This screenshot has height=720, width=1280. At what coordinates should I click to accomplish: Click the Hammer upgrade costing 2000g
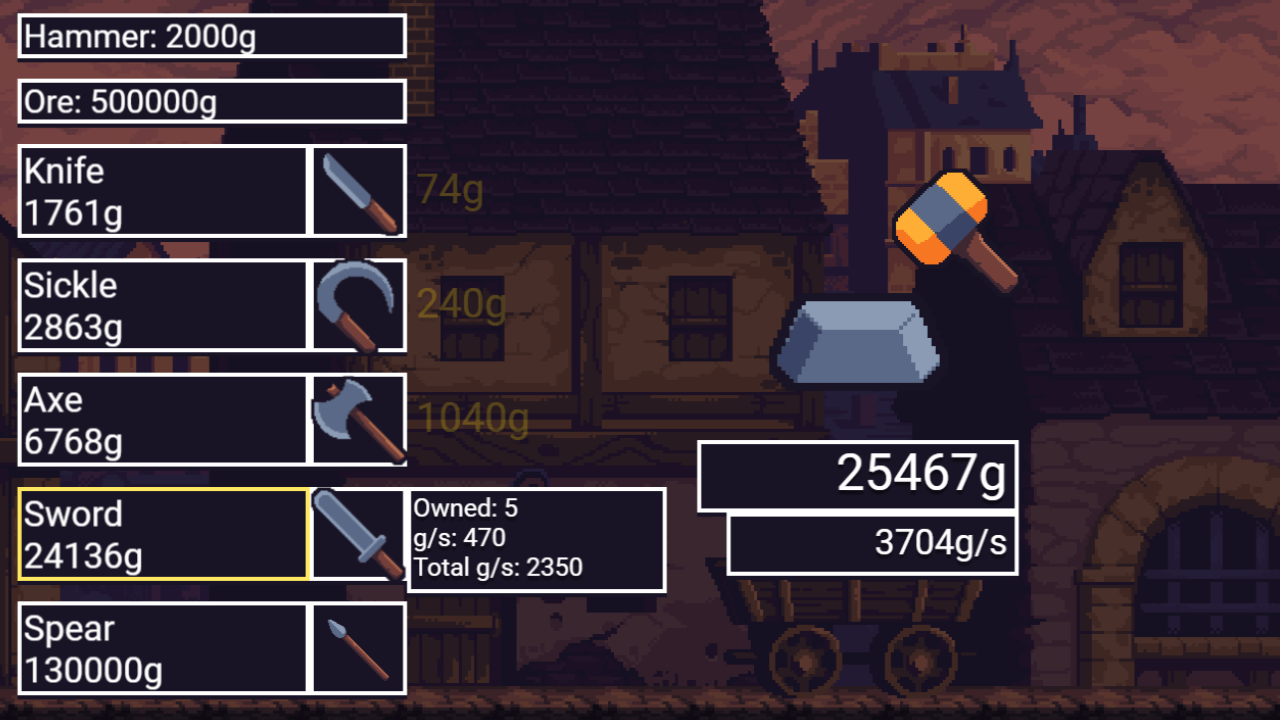[210, 37]
